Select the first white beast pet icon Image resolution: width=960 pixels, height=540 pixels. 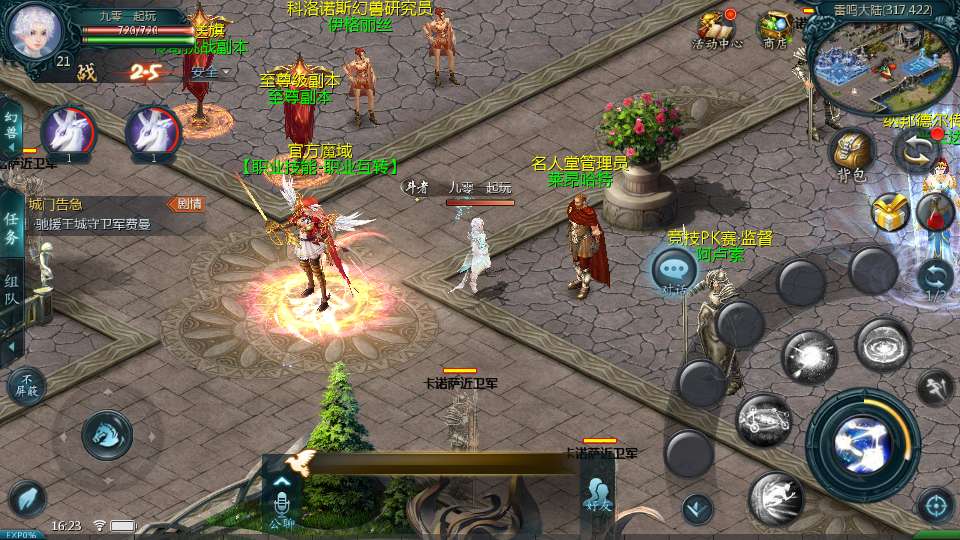(x=68, y=131)
